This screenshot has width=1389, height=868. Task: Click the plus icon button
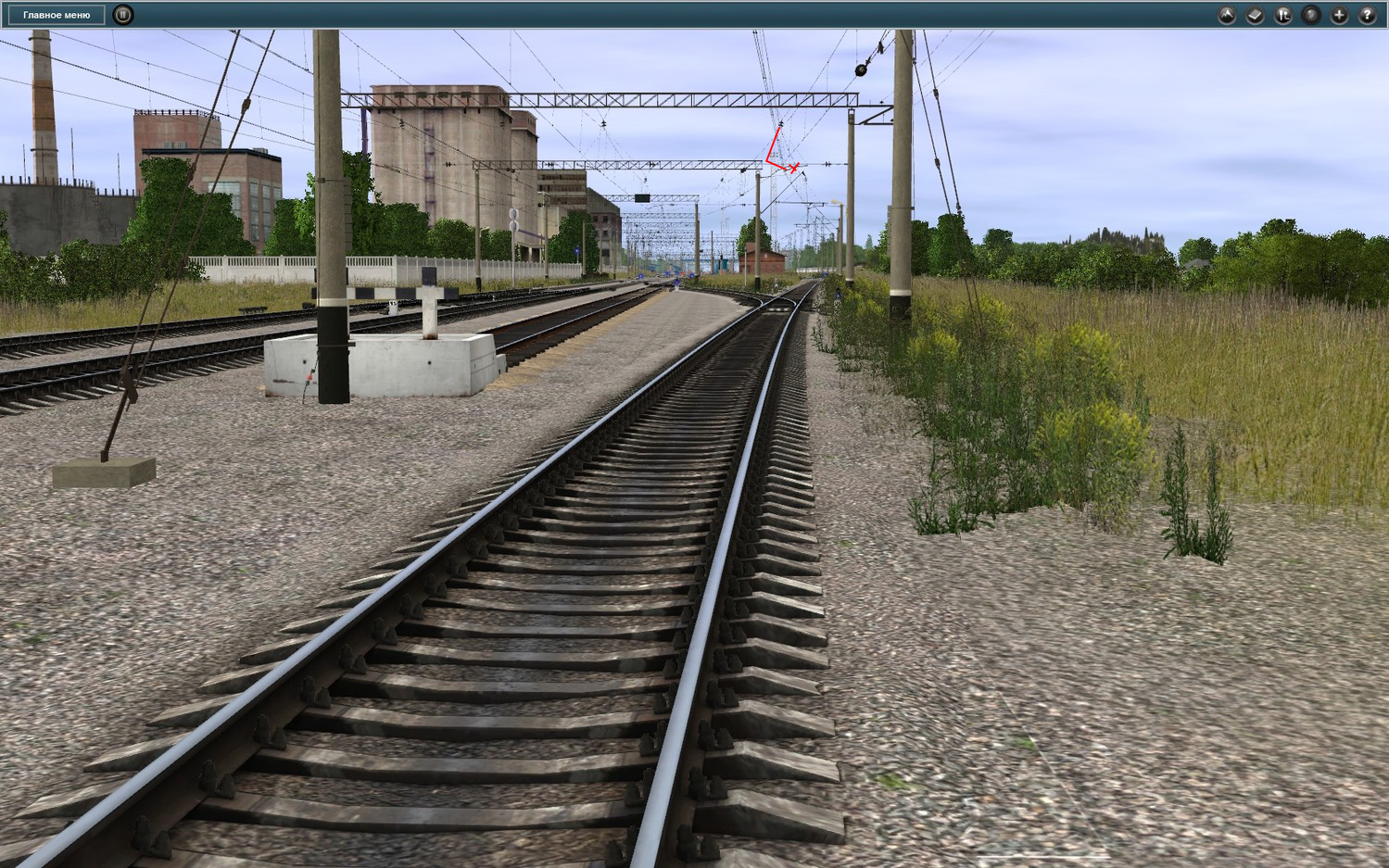pos(1339,15)
